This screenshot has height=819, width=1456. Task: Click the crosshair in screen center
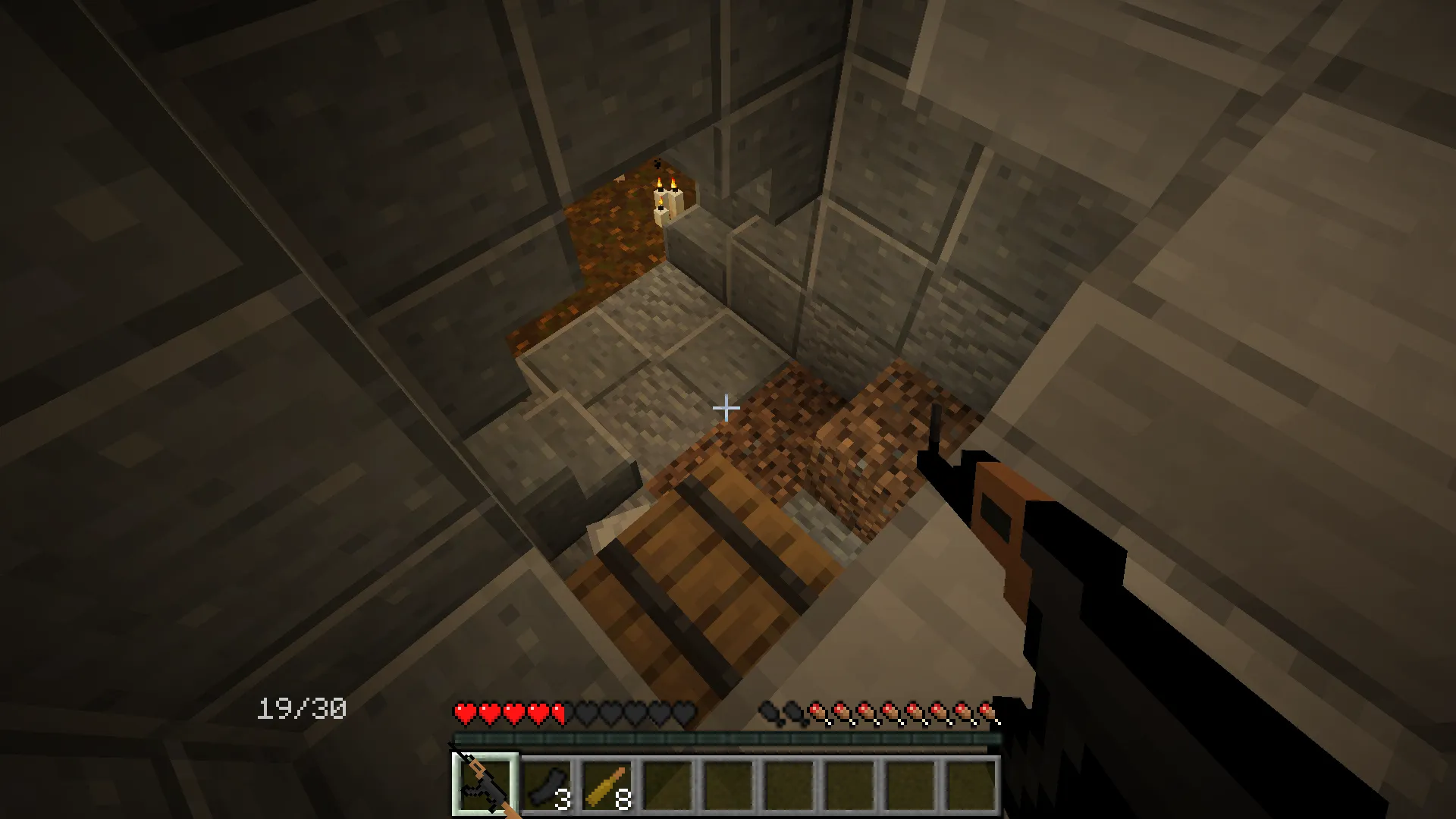tap(726, 408)
